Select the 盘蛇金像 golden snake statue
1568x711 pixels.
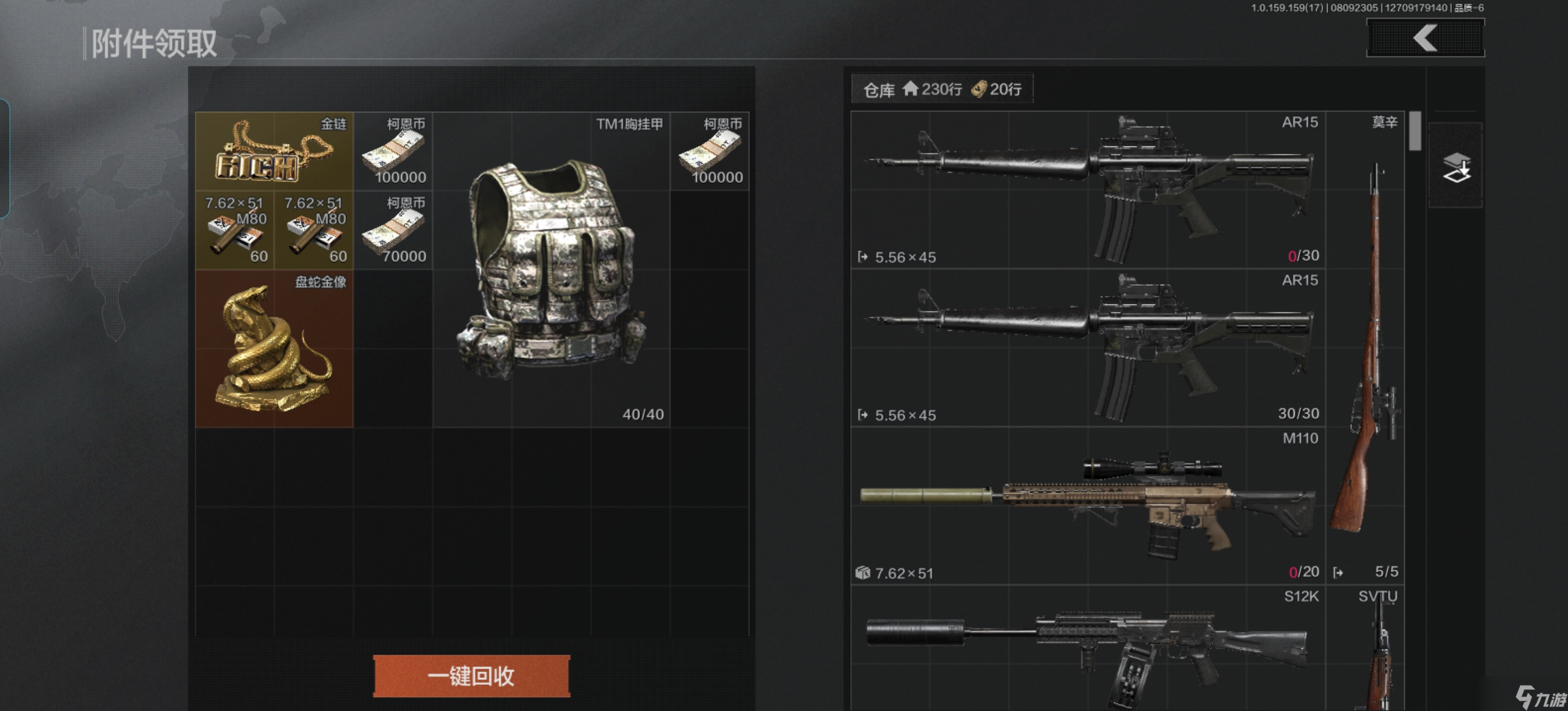(274, 348)
